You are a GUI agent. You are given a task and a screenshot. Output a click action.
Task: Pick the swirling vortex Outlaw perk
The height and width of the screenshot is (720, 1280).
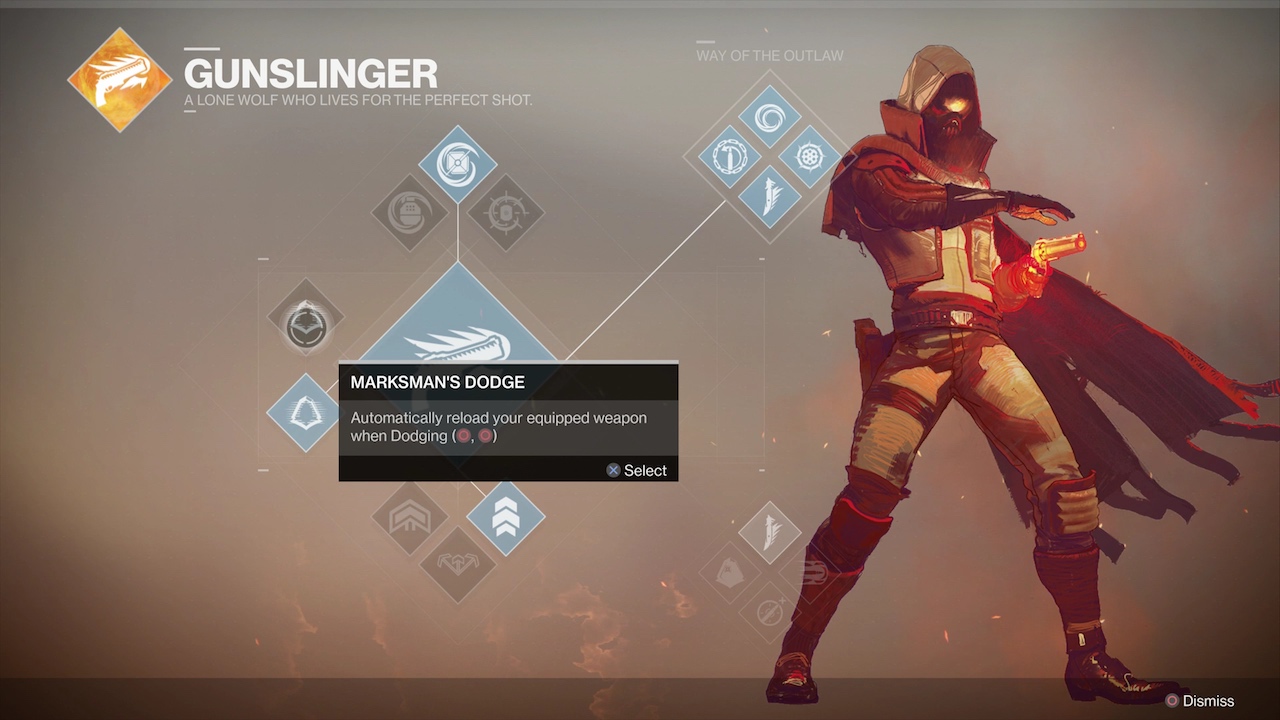pos(769,117)
